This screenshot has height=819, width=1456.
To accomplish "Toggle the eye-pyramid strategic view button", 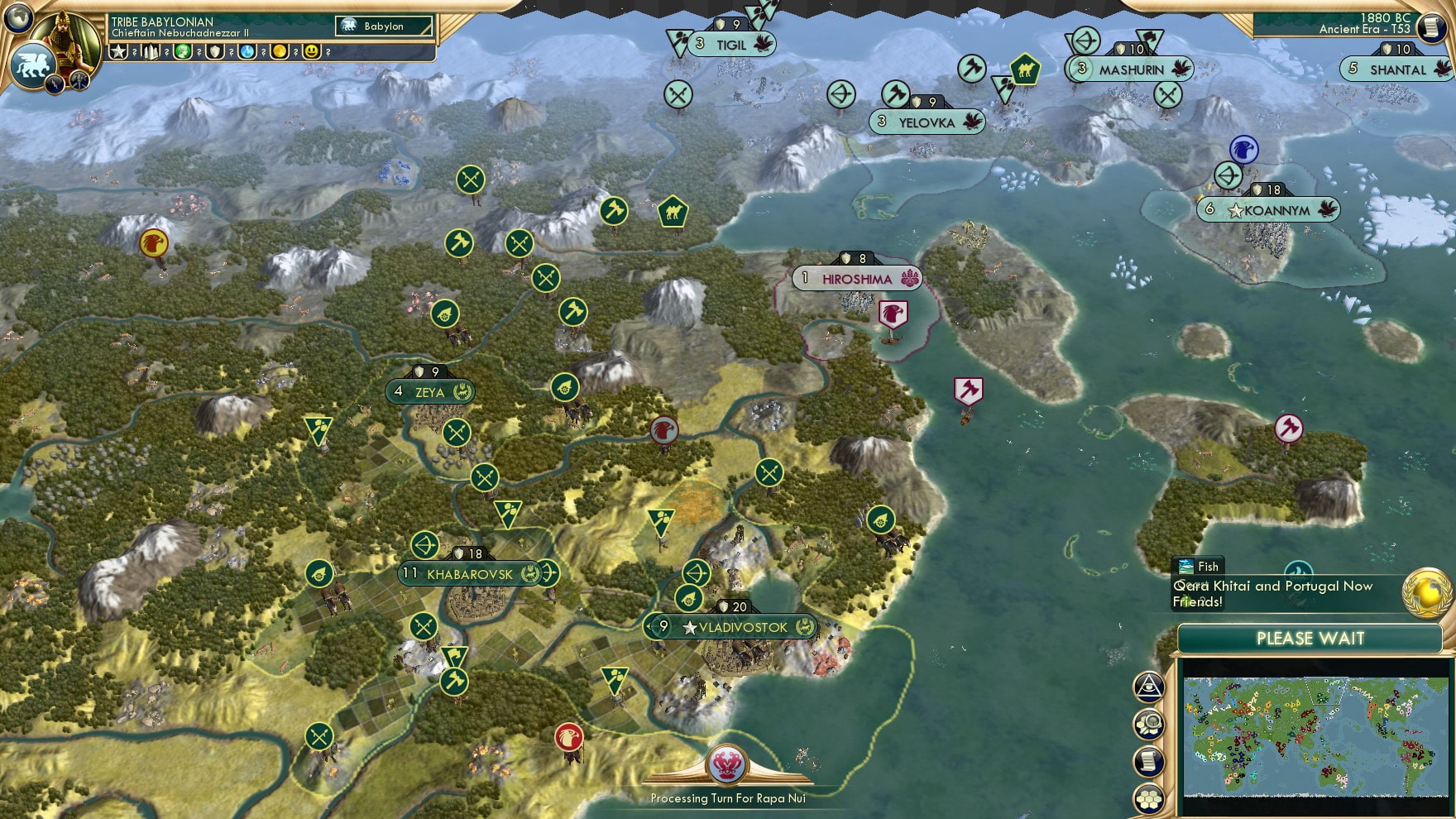I will [1149, 686].
